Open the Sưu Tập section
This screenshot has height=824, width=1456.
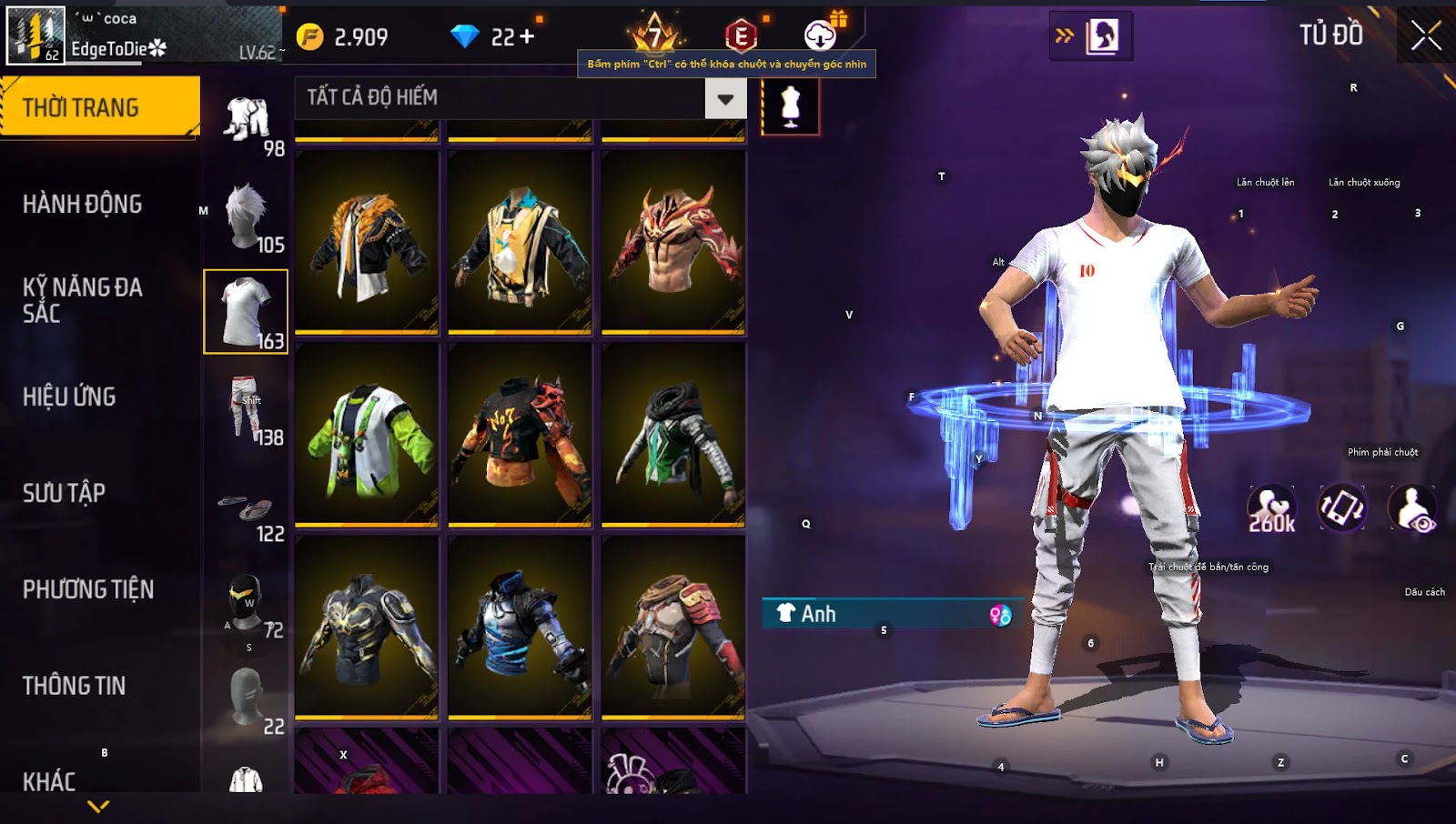(64, 494)
